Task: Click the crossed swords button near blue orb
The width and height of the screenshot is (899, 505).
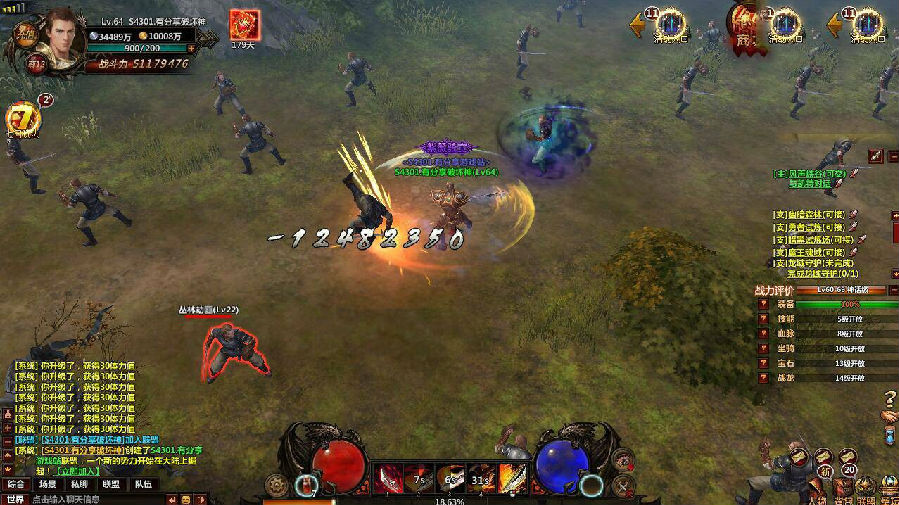Action: point(624,487)
